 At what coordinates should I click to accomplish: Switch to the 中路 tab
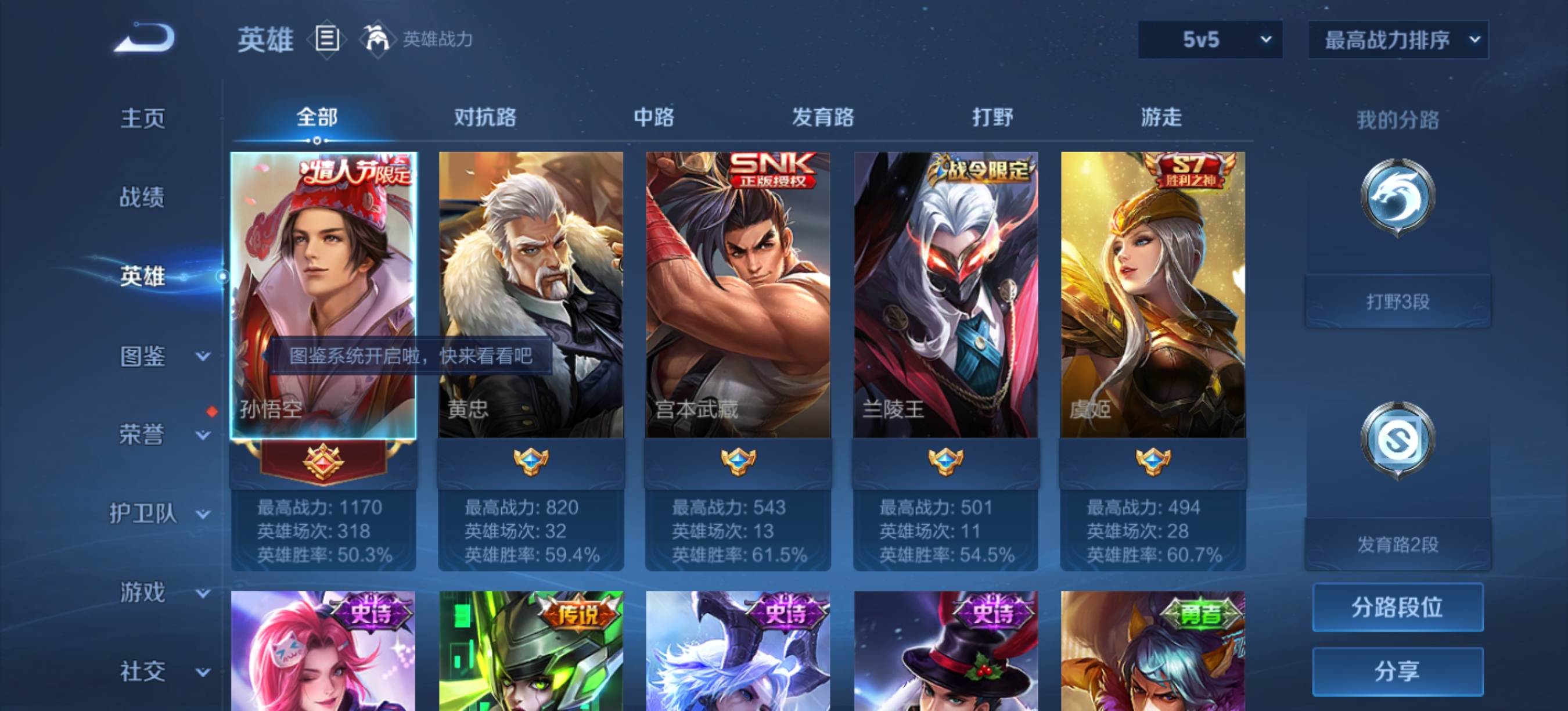tap(653, 116)
